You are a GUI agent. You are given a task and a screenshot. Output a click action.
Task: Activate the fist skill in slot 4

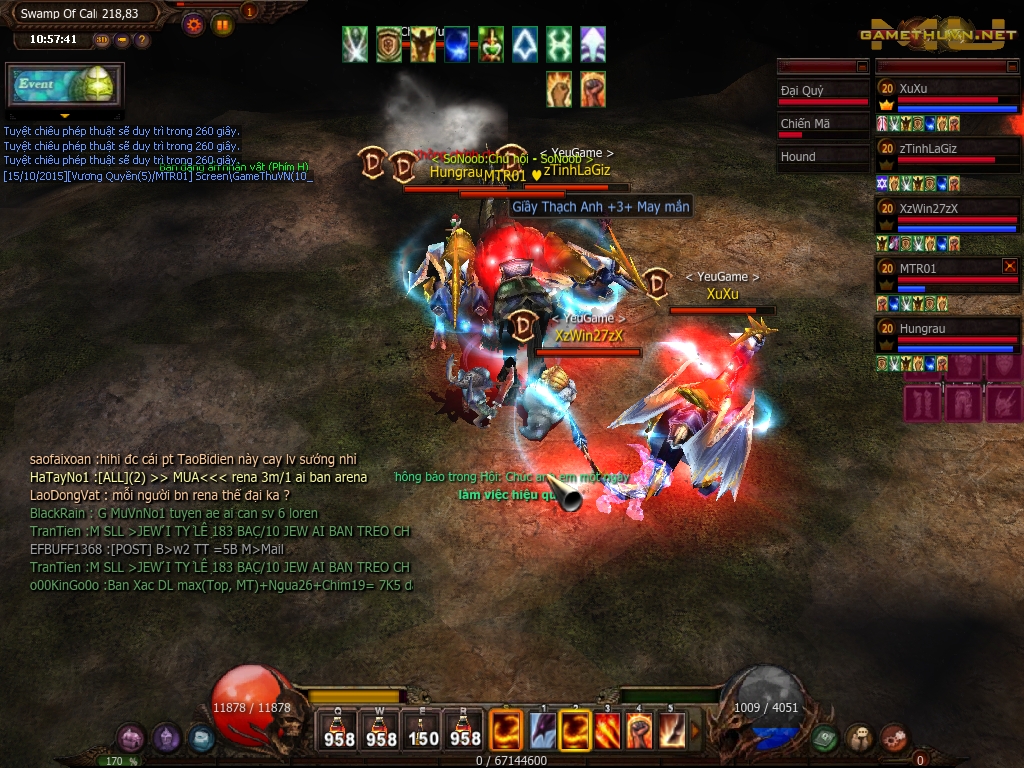[x=639, y=731]
